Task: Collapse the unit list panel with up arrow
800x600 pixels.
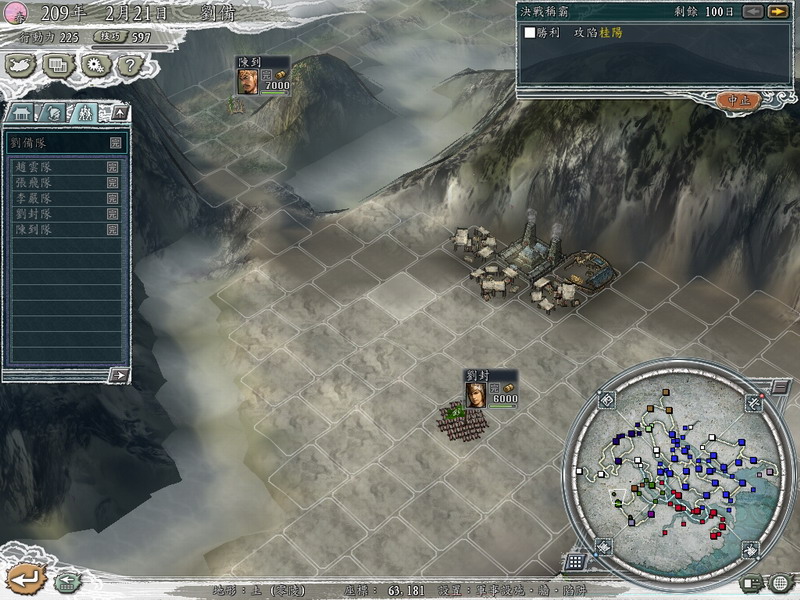Action: 119,112
